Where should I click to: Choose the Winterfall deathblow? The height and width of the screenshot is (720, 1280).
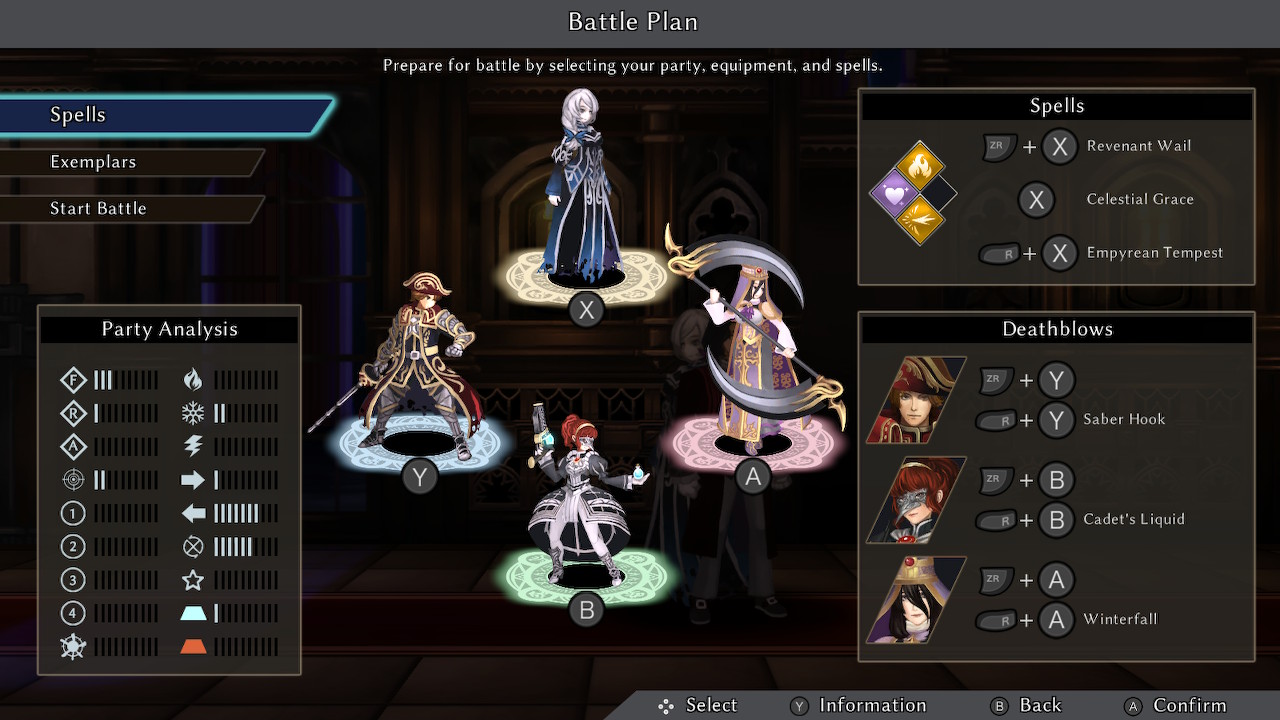[1120, 620]
